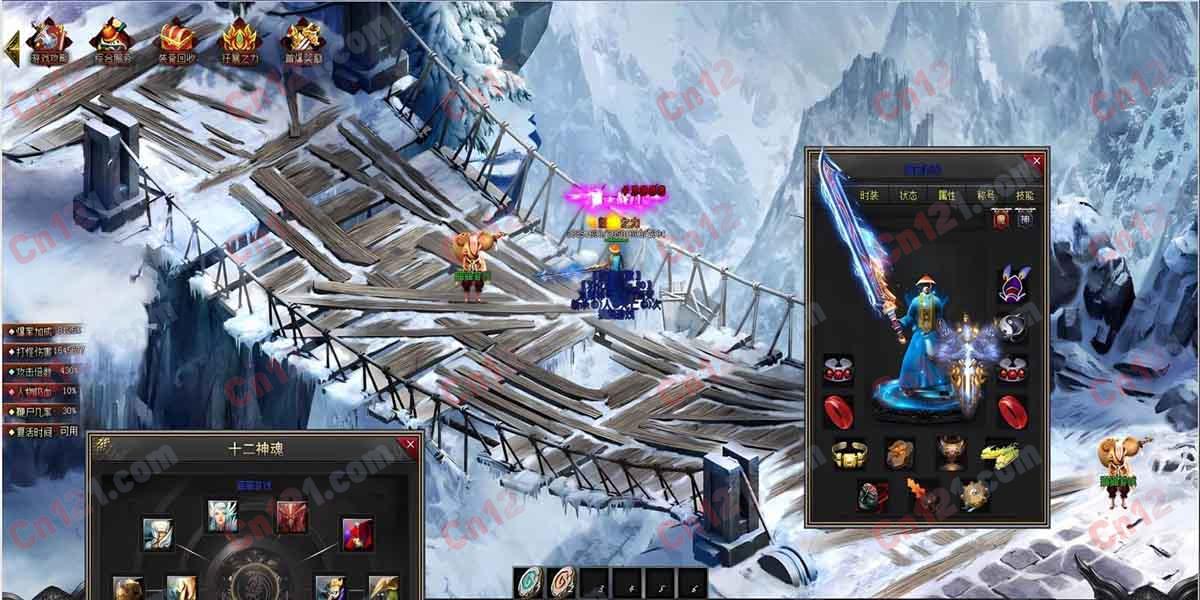This screenshot has width=1200, height=600.
Task: Close the character equipment panel
Action: pos(1037,159)
